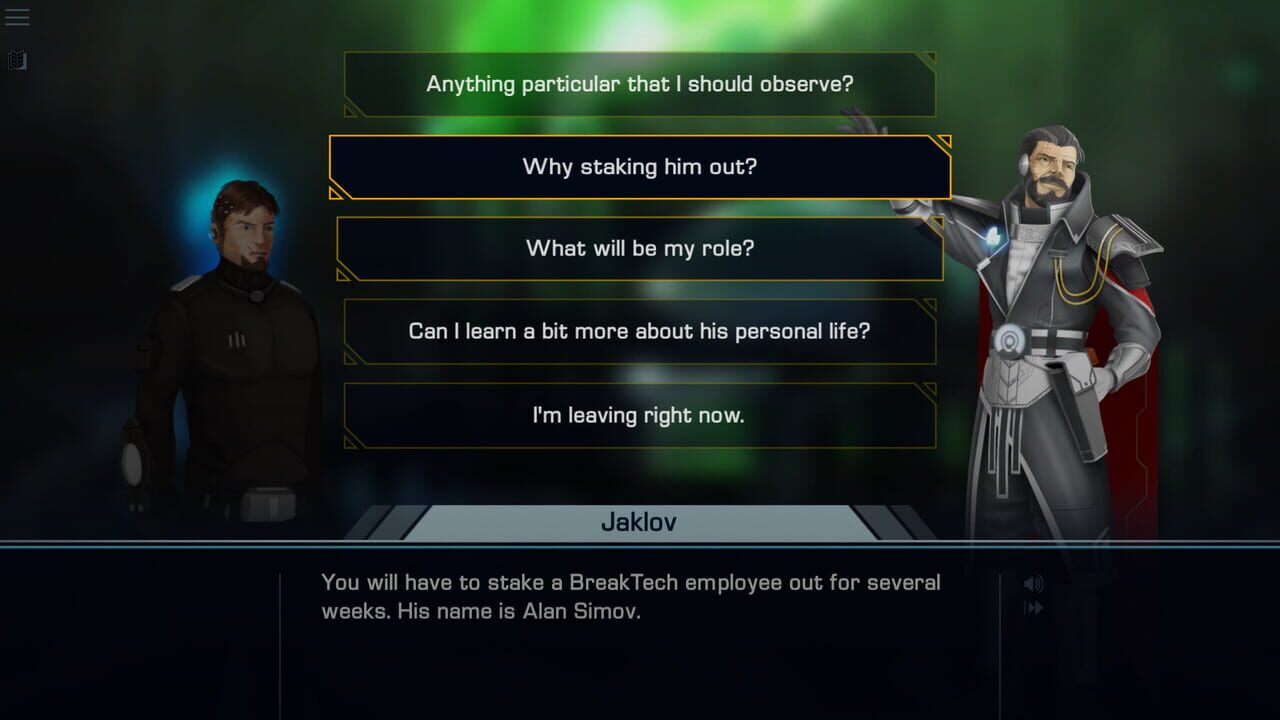Viewport: 1280px width, 720px height.
Task: Click the dialogue text about BreakTech employee
Action: coord(630,596)
